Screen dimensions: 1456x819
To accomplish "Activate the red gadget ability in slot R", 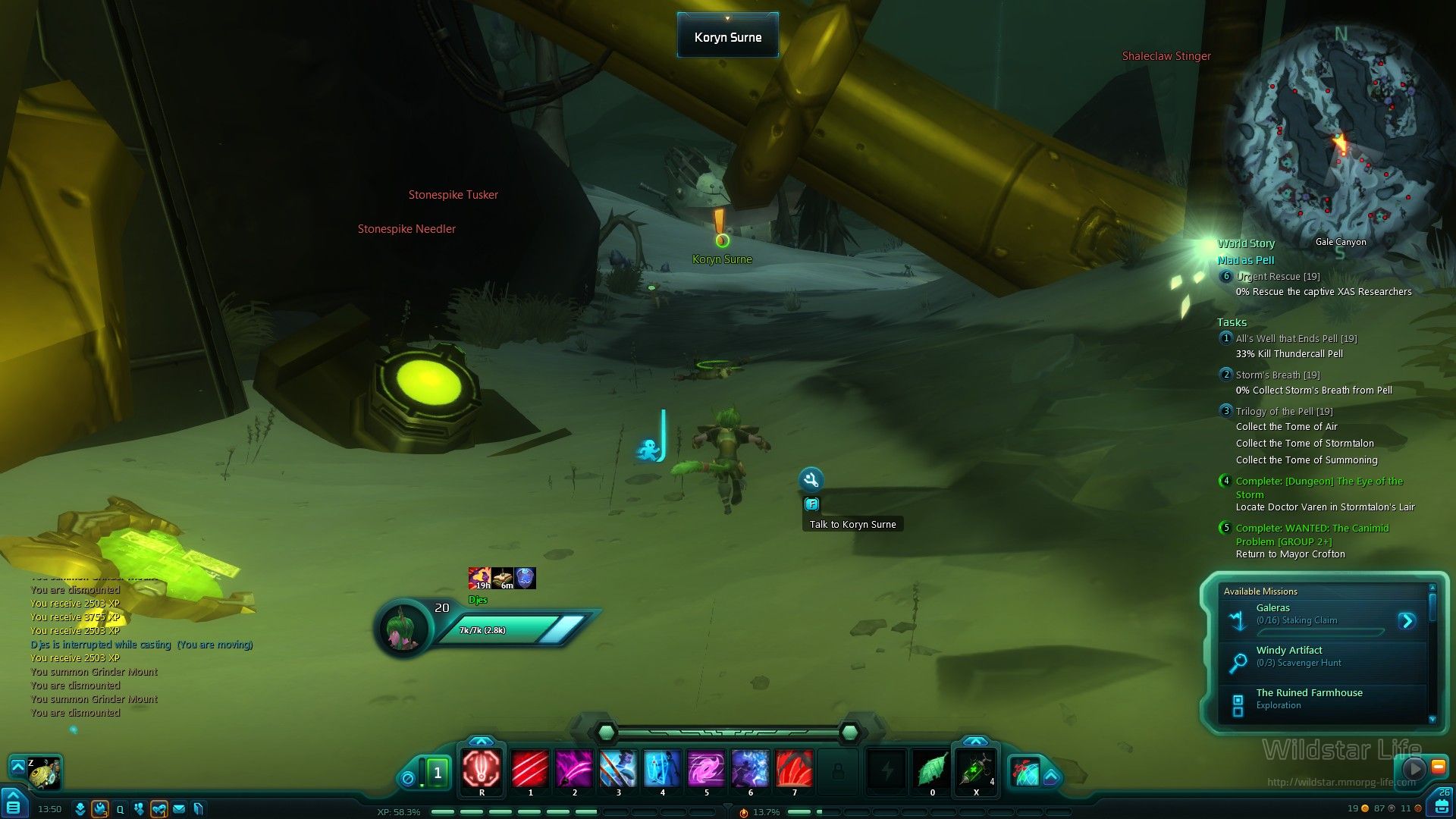I will click(482, 769).
